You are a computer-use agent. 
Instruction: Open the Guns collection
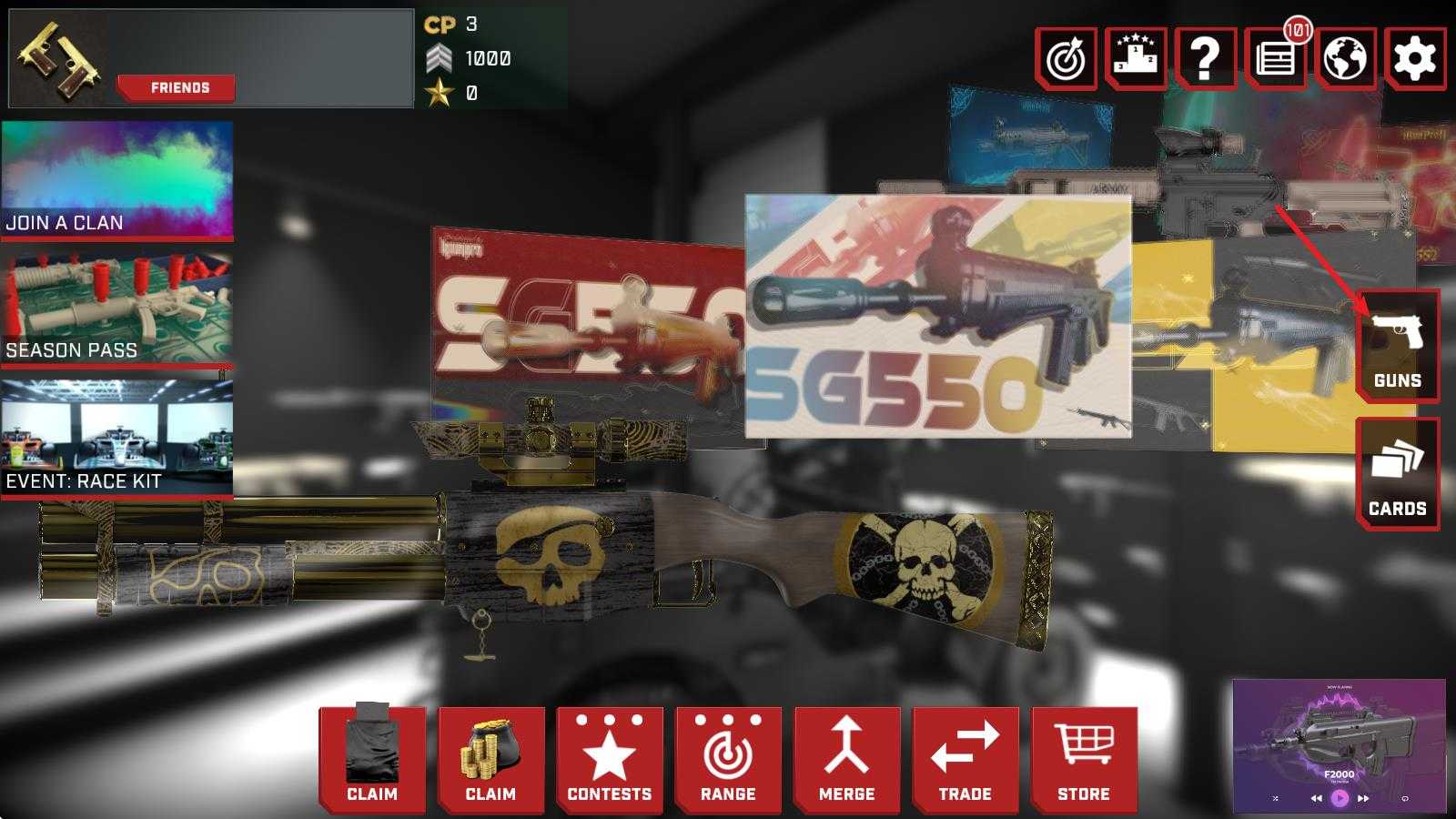[1397, 346]
